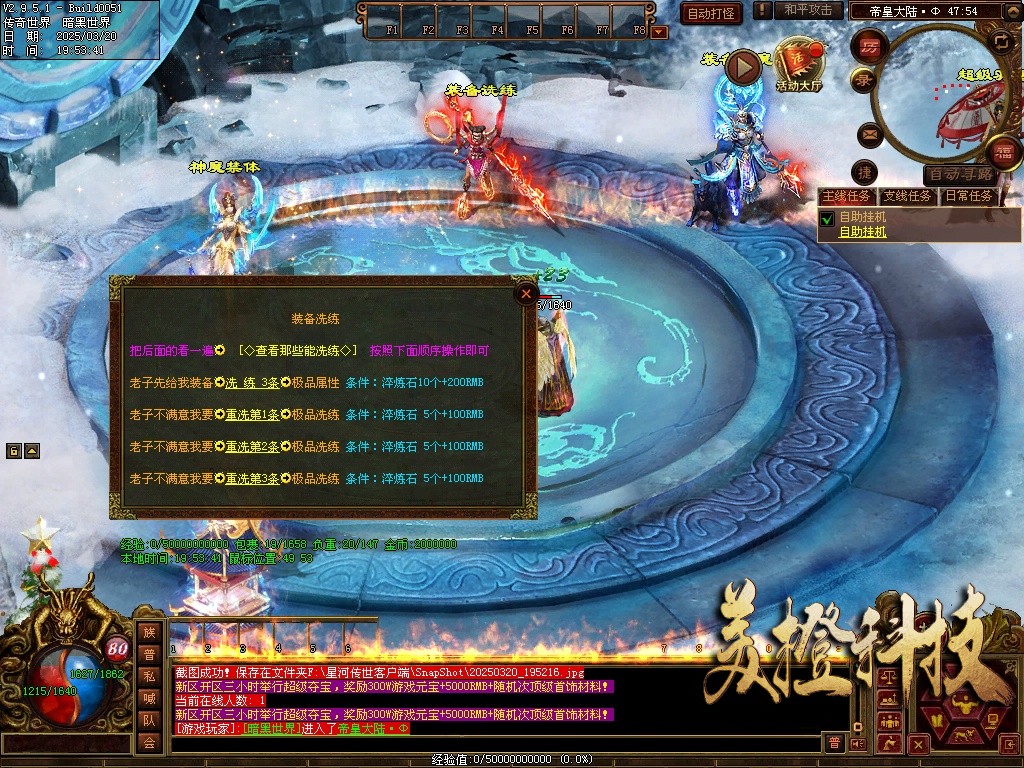Open the 活动大厅 activity hall

pyautogui.click(x=798, y=64)
